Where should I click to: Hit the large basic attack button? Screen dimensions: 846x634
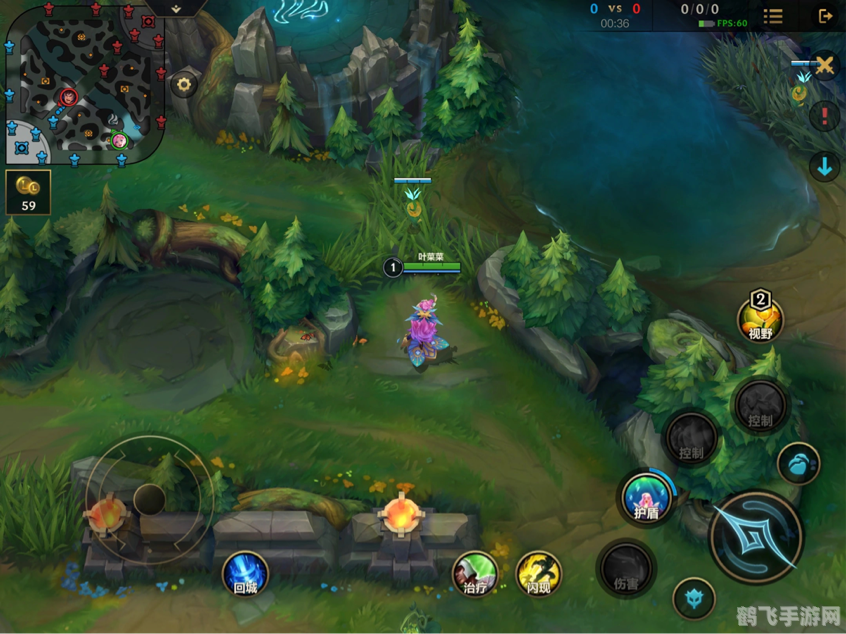tap(756, 536)
